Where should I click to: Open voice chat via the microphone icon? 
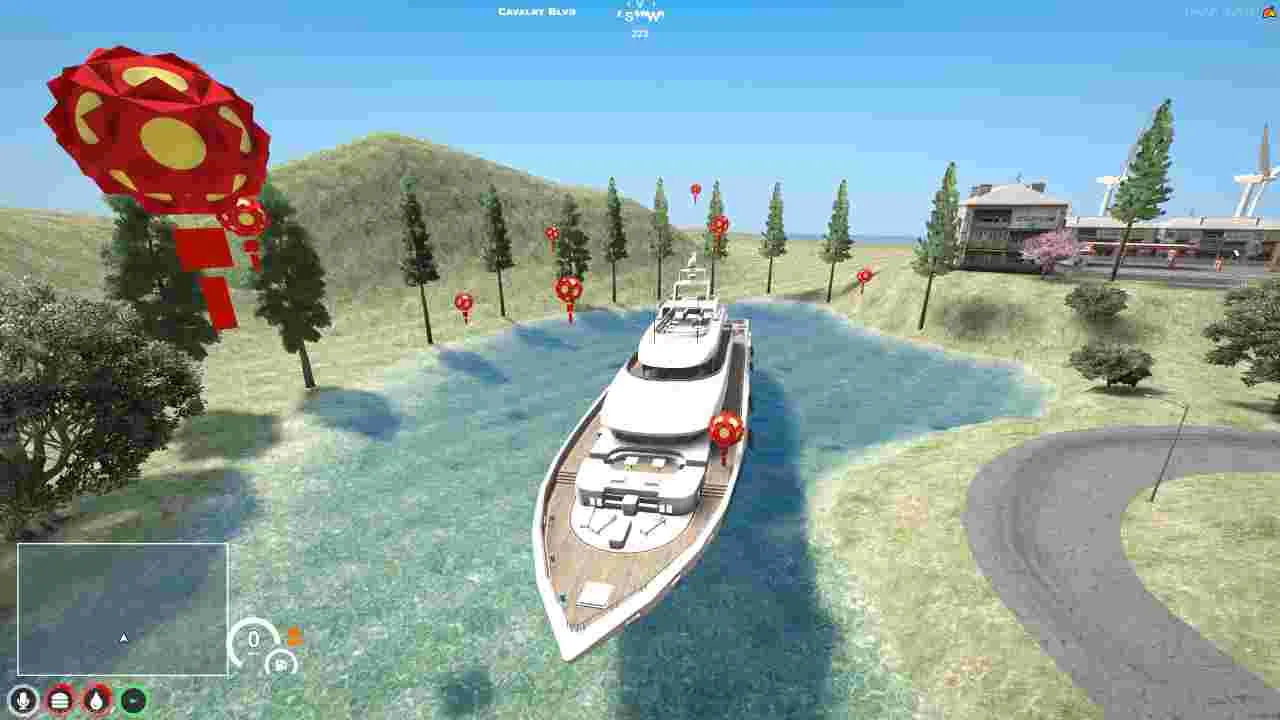tap(24, 700)
